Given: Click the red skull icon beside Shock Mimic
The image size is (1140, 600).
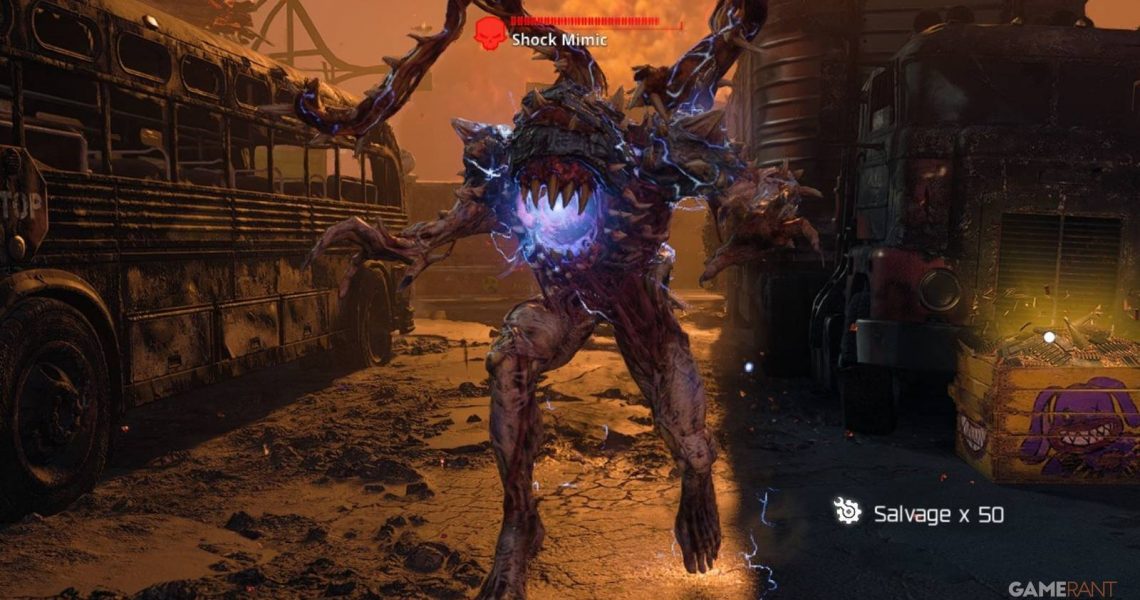Looking at the screenshot, I should (x=490, y=33).
